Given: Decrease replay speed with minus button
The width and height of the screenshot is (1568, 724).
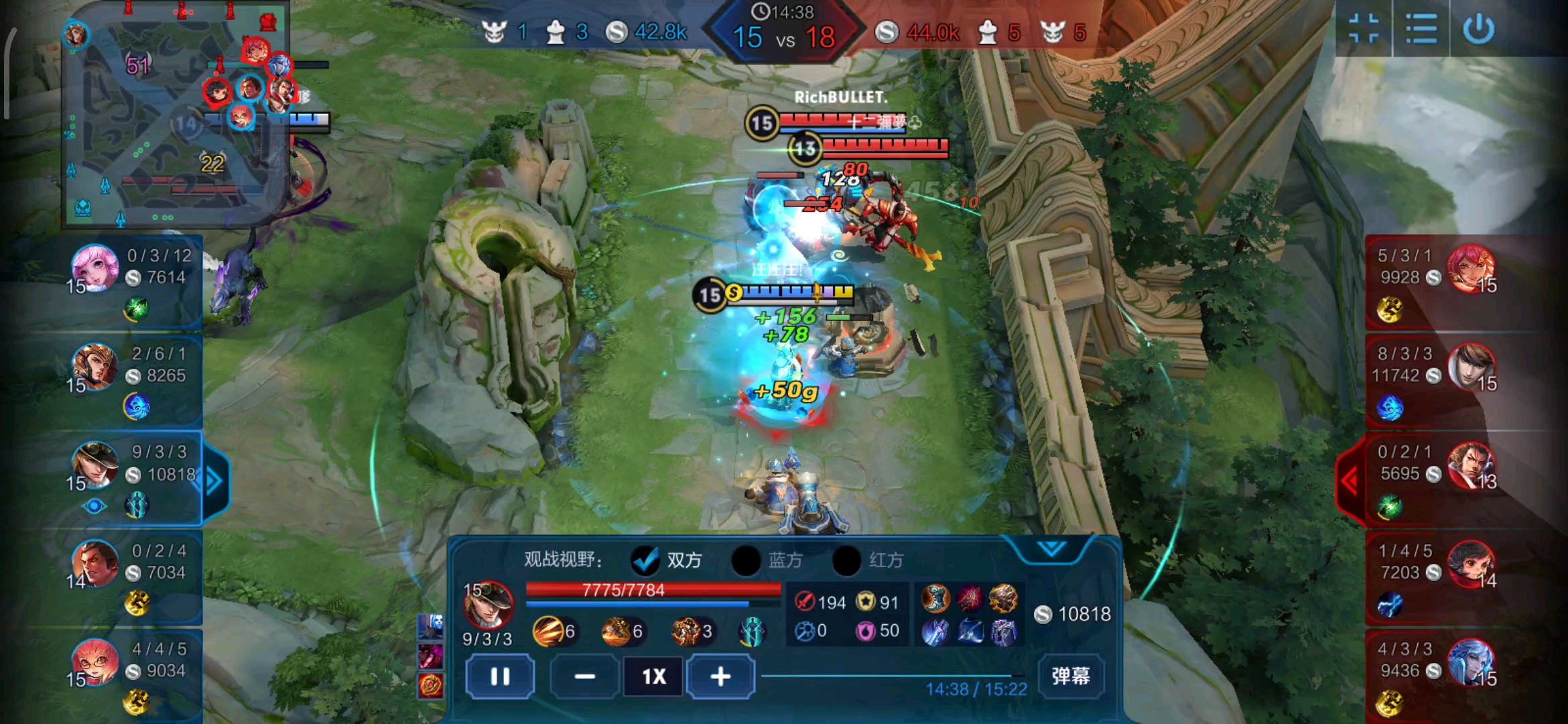Looking at the screenshot, I should pos(584,676).
